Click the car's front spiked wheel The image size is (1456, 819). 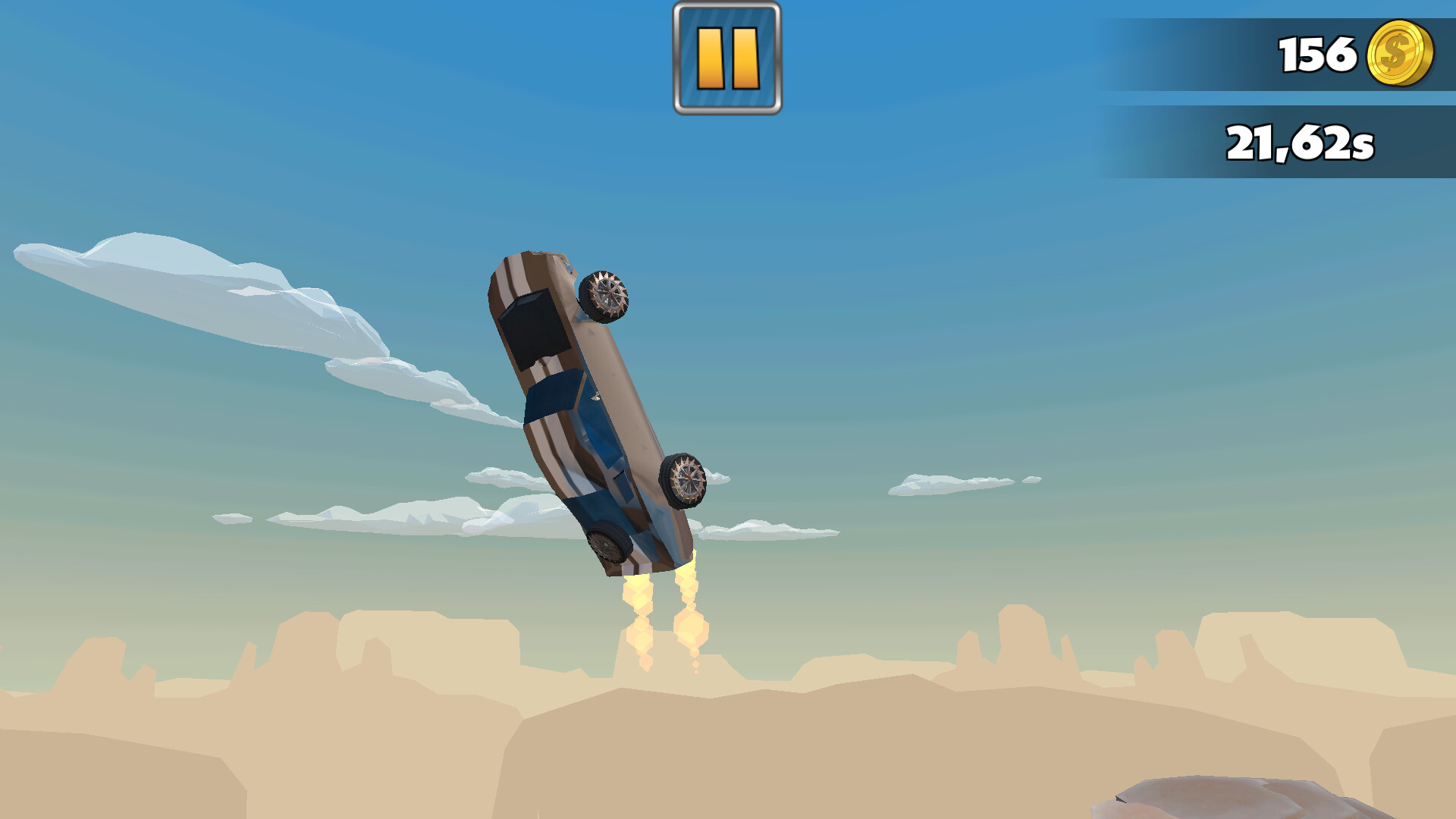(603, 296)
